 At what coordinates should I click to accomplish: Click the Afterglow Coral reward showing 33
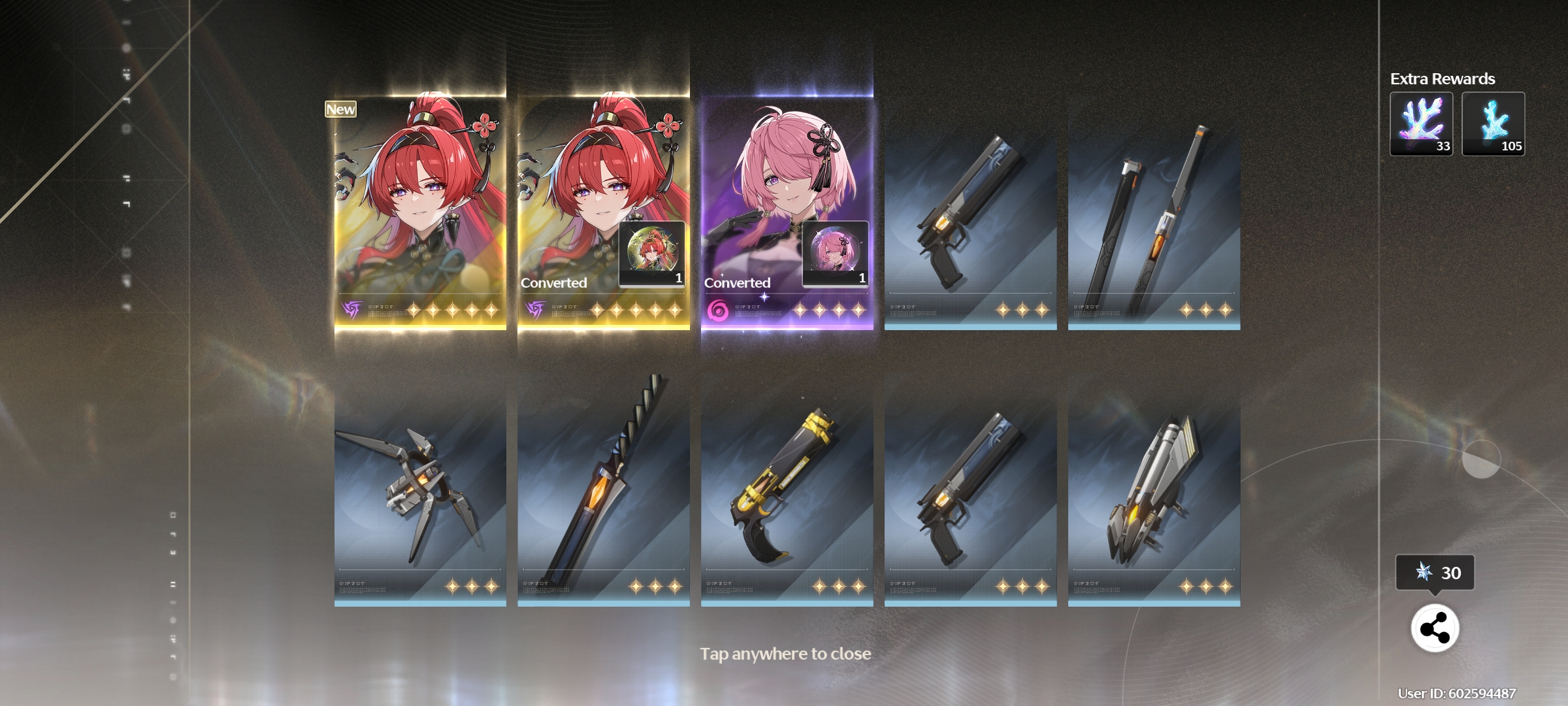[1421, 124]
